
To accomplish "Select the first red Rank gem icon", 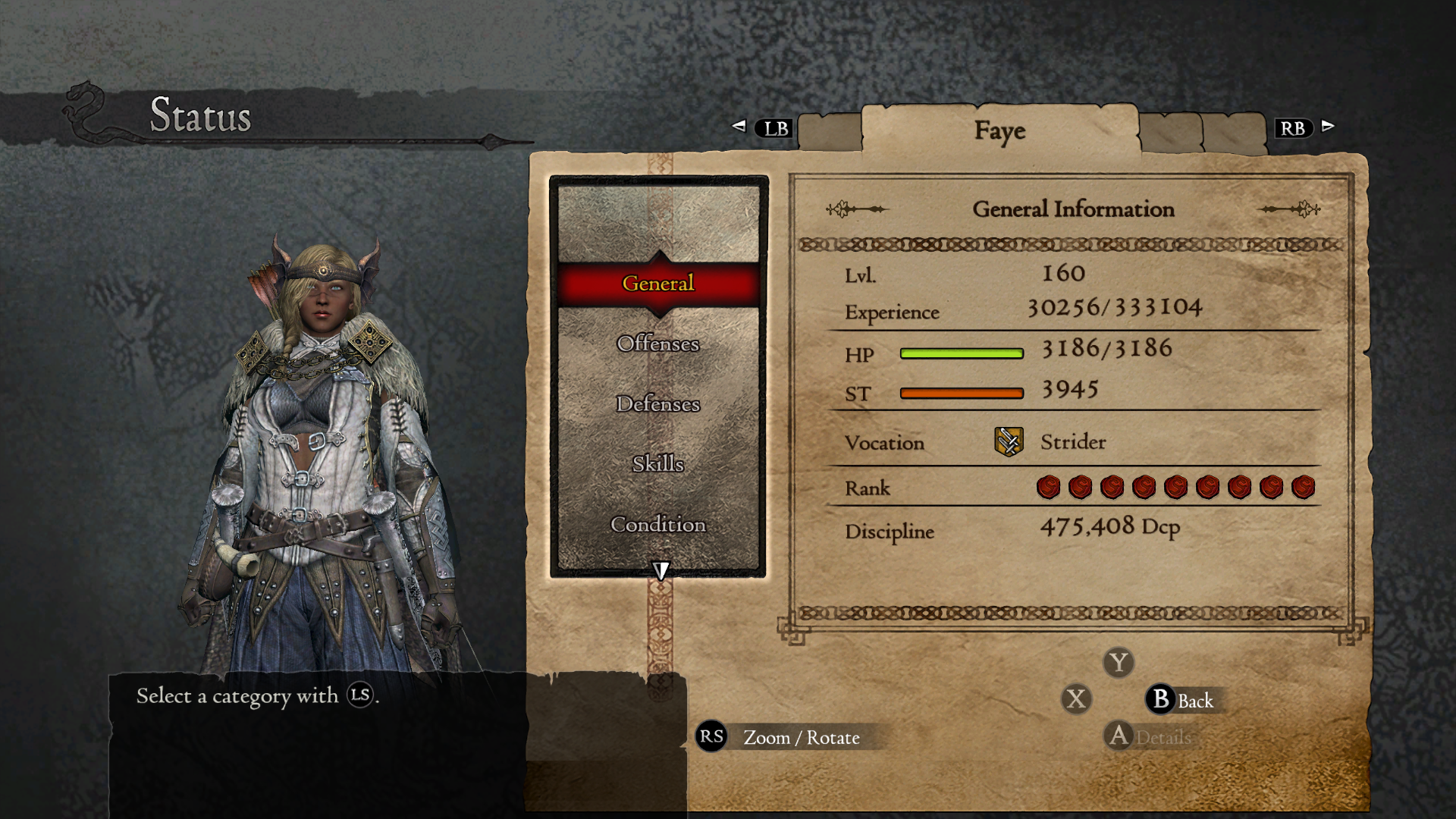I will (1050, 487).
